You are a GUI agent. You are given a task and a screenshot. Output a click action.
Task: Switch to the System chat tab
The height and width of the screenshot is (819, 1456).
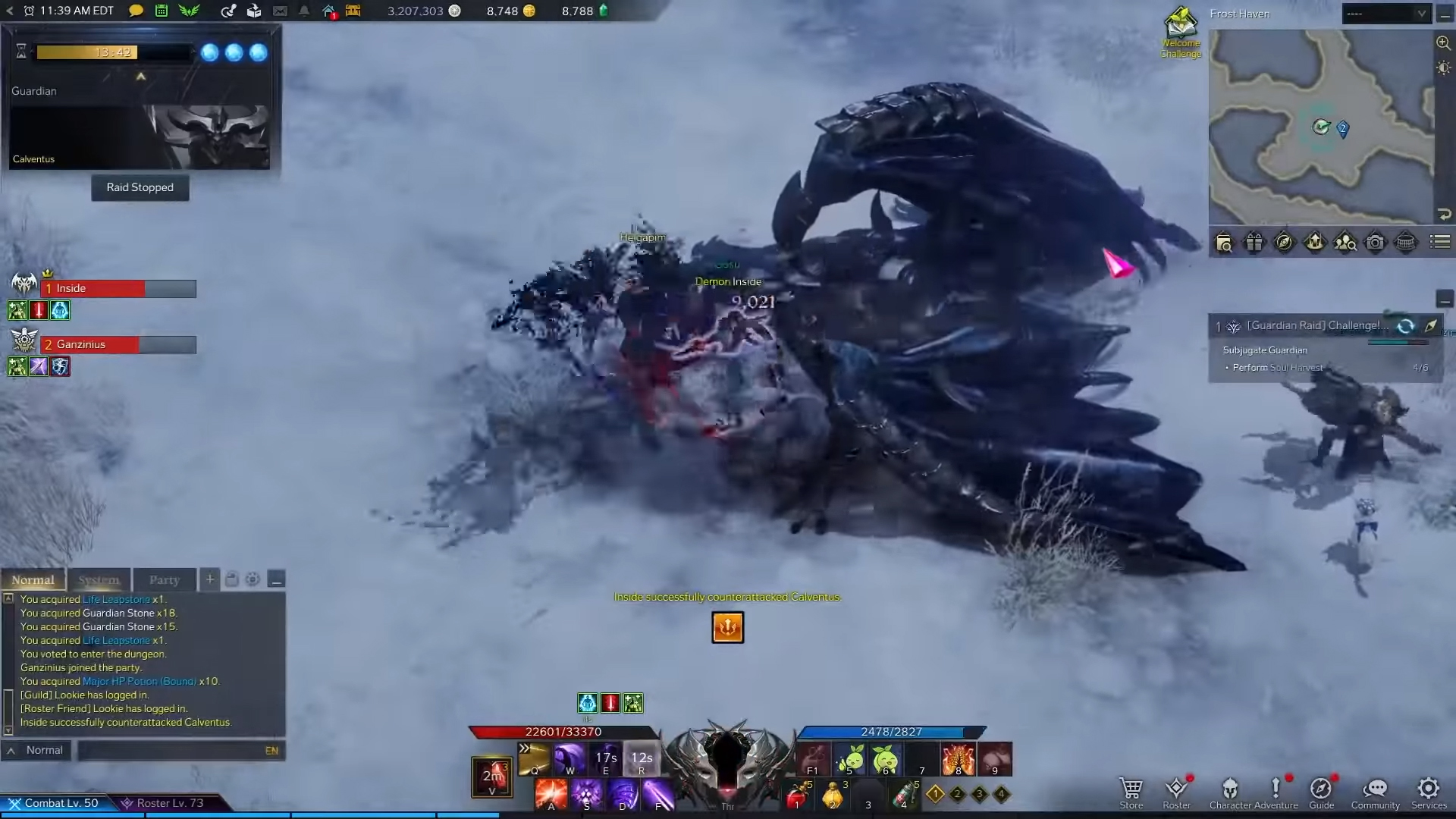[99, 580]
